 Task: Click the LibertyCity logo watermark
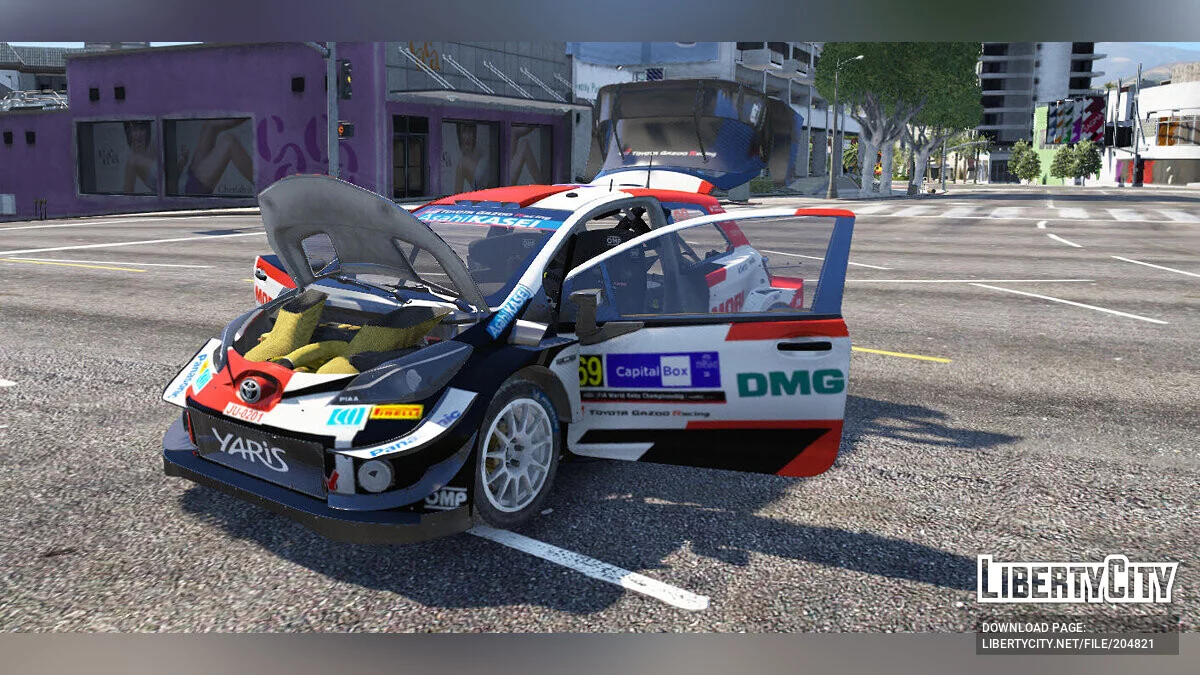(1077, 579)
